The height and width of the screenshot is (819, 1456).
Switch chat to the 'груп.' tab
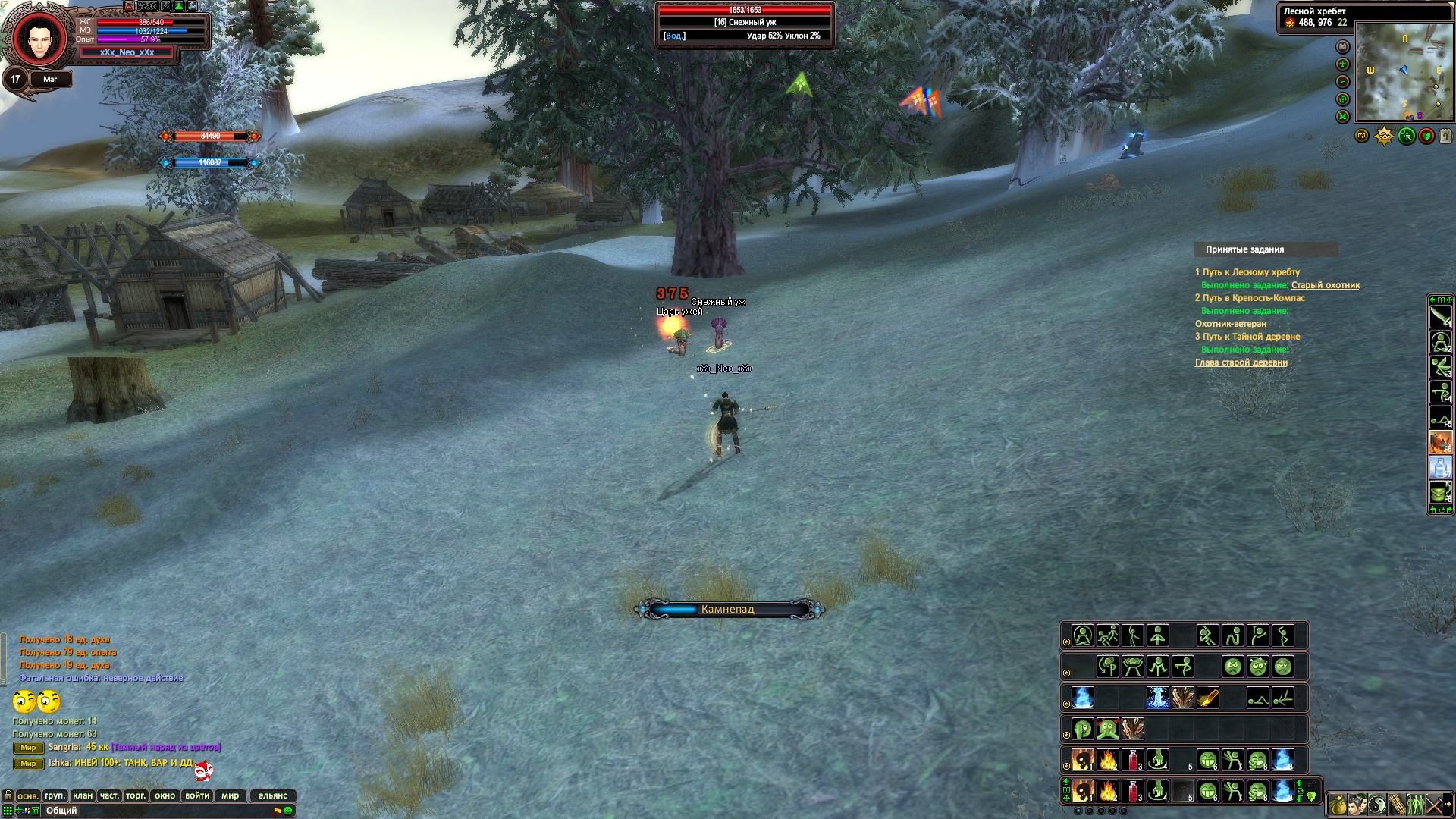pos(55,795)
